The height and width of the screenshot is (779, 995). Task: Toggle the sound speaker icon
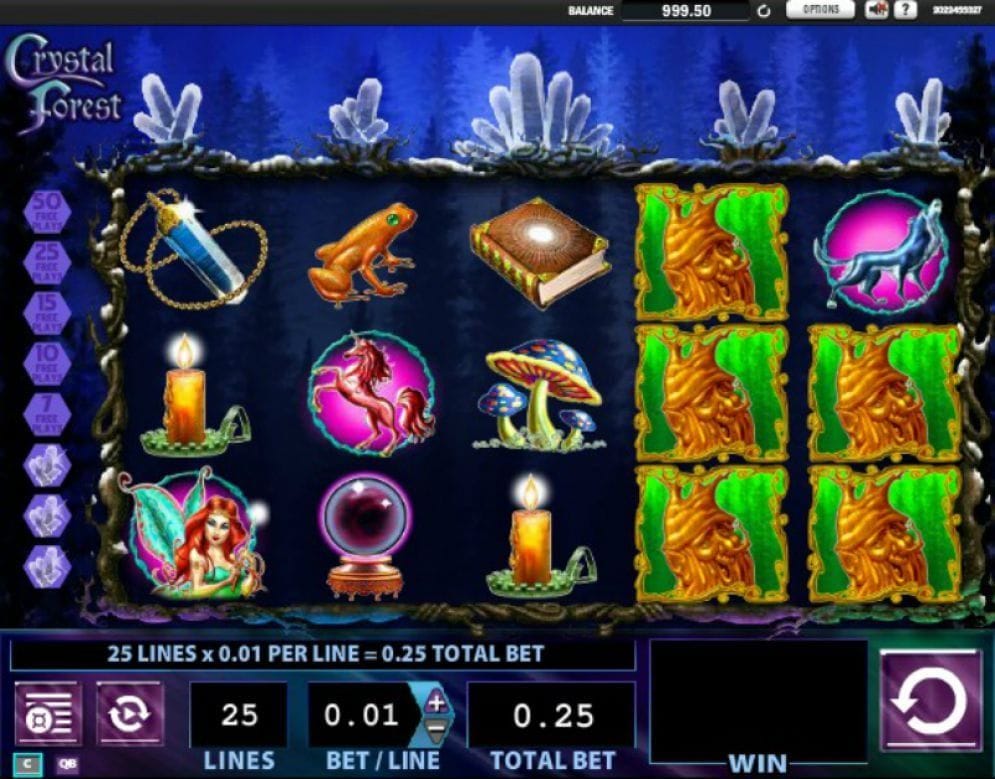[x=877, y=10]
